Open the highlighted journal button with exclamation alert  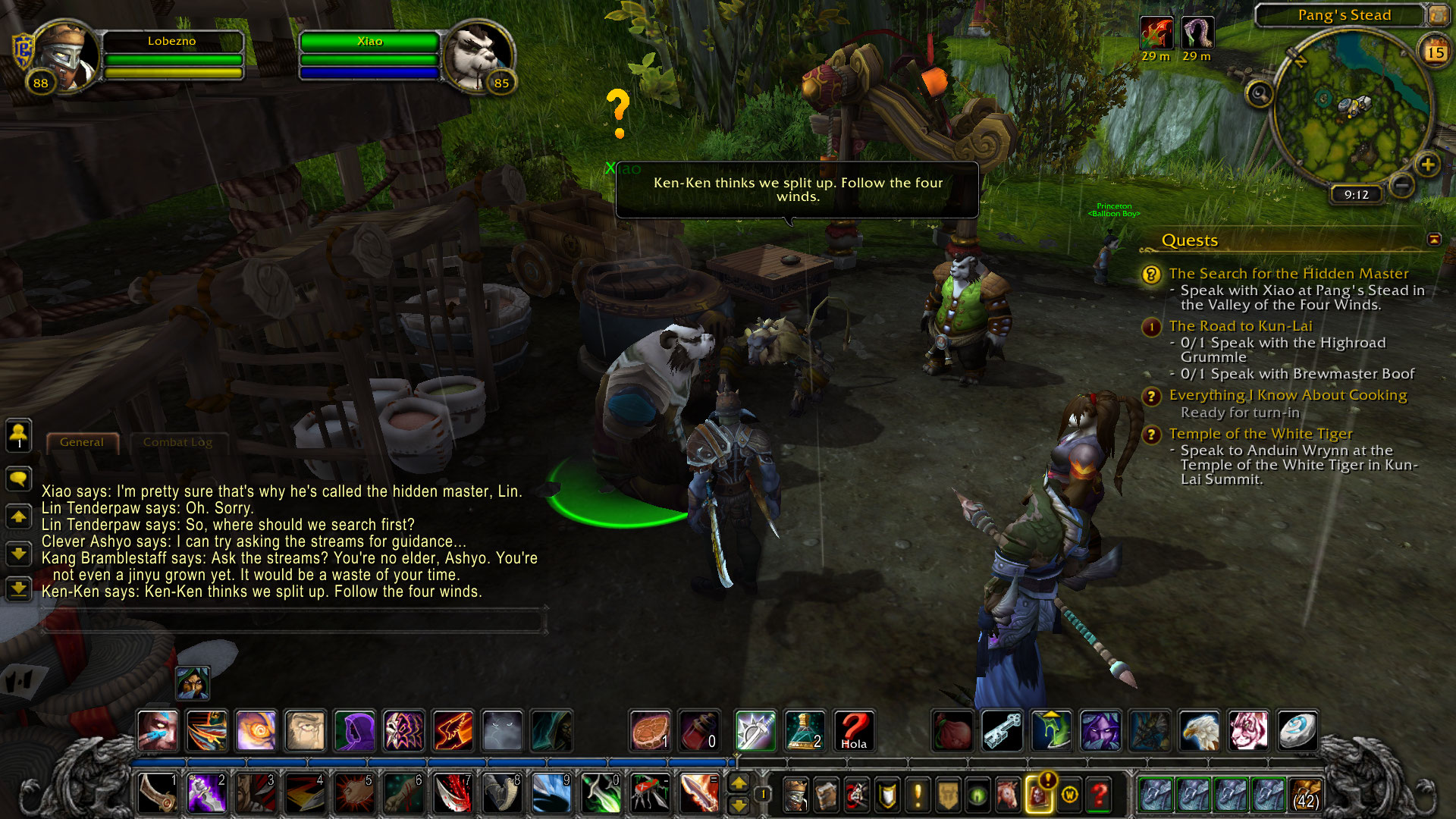1038,795
